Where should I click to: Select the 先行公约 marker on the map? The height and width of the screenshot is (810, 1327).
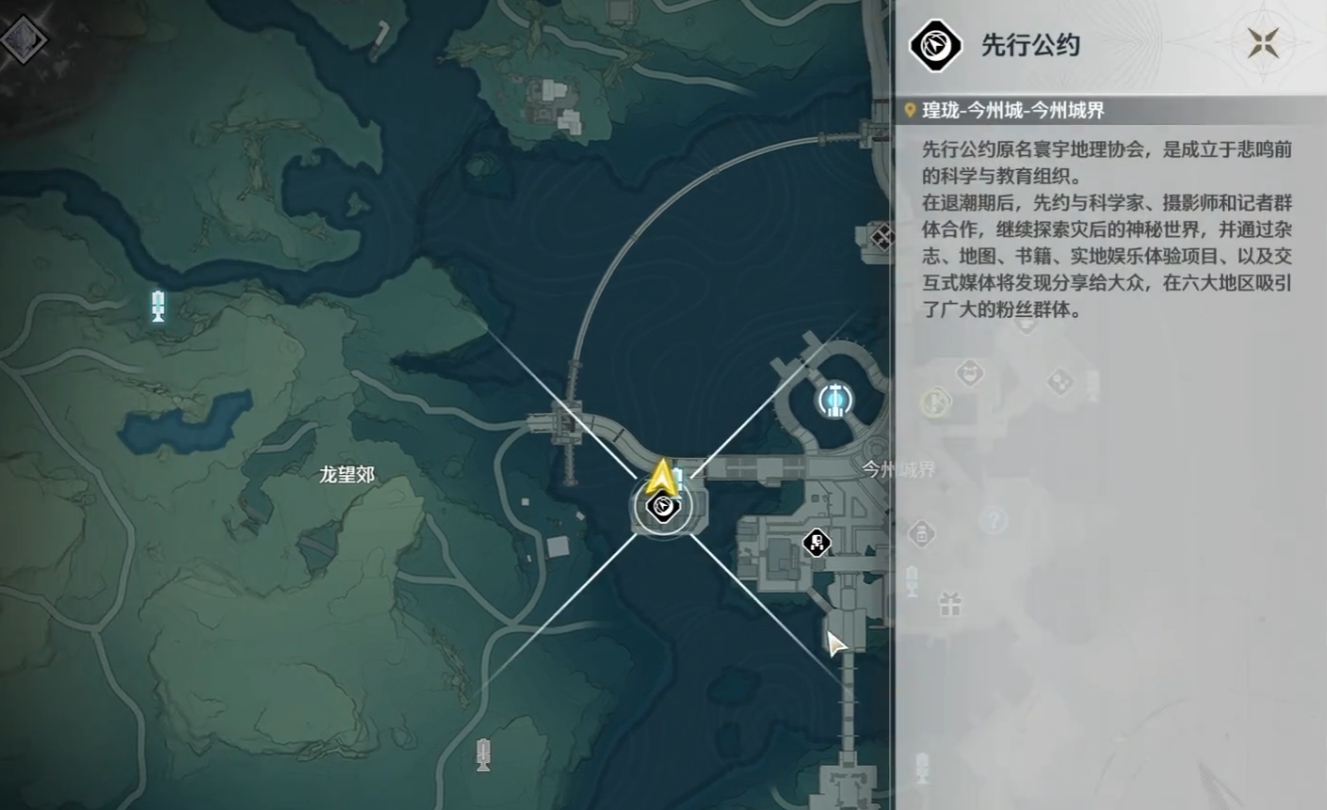[661, 508]
